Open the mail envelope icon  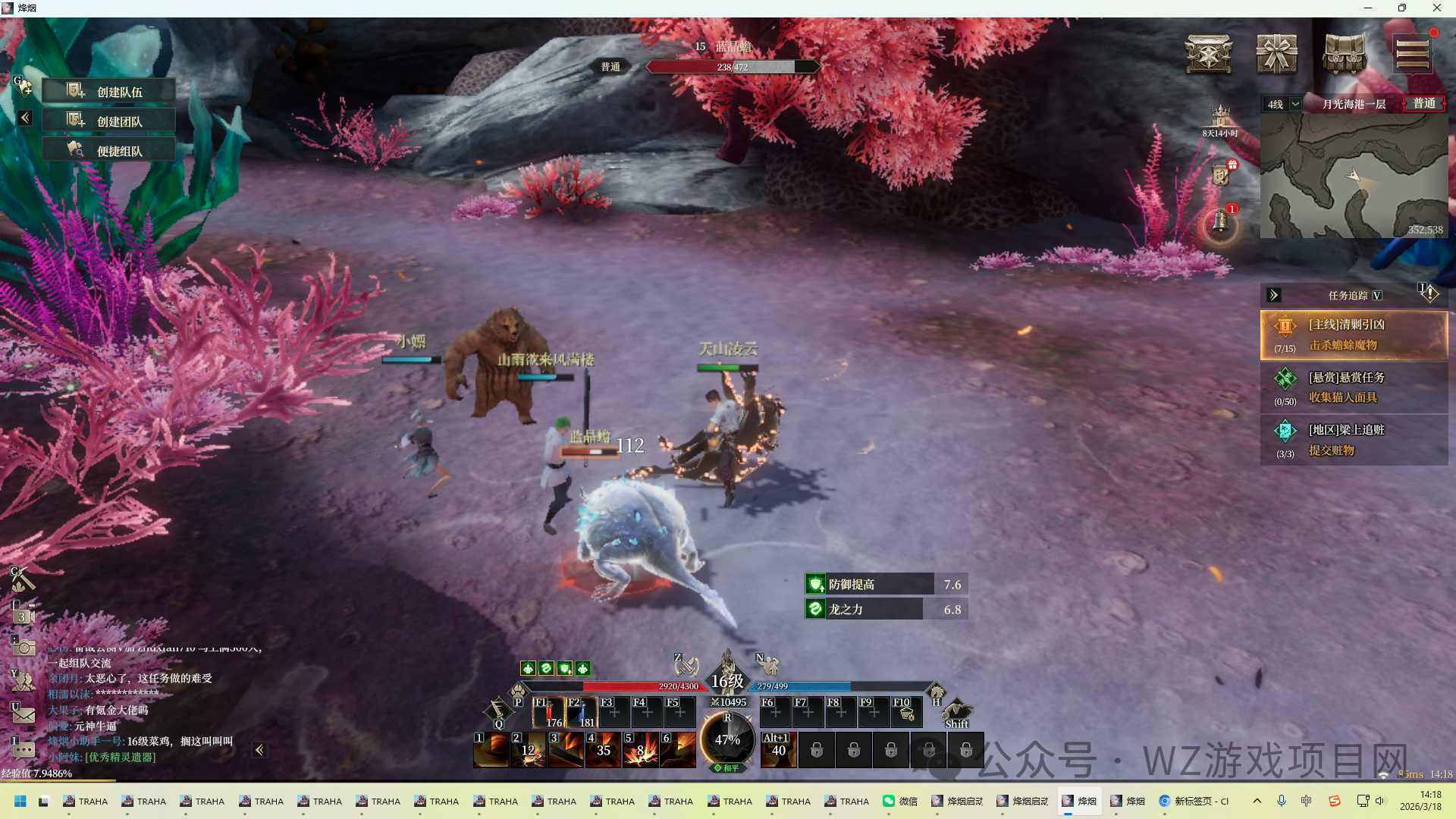click(24, 714)
